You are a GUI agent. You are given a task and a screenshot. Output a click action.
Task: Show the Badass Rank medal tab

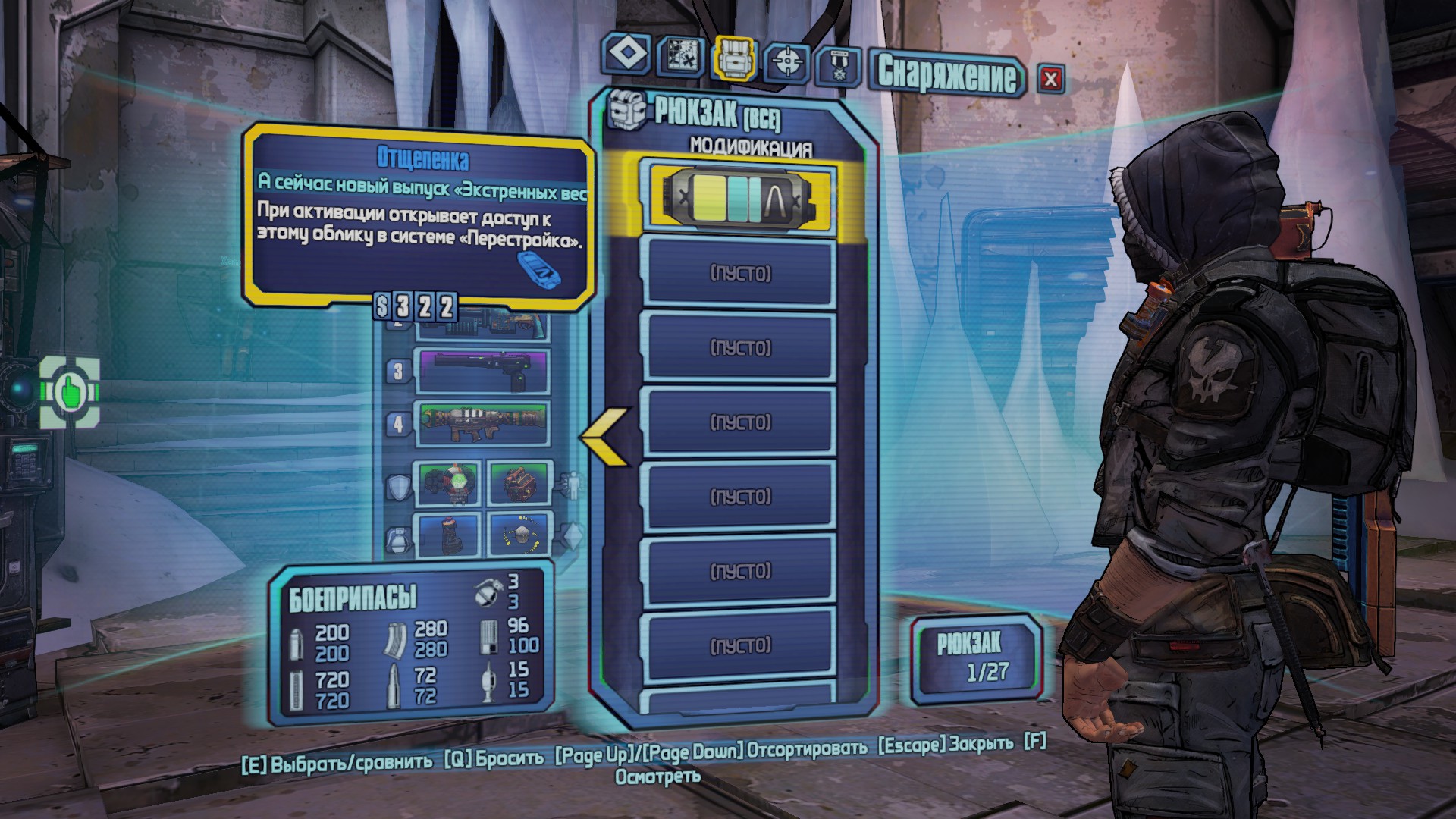click(x=839, y=66)
